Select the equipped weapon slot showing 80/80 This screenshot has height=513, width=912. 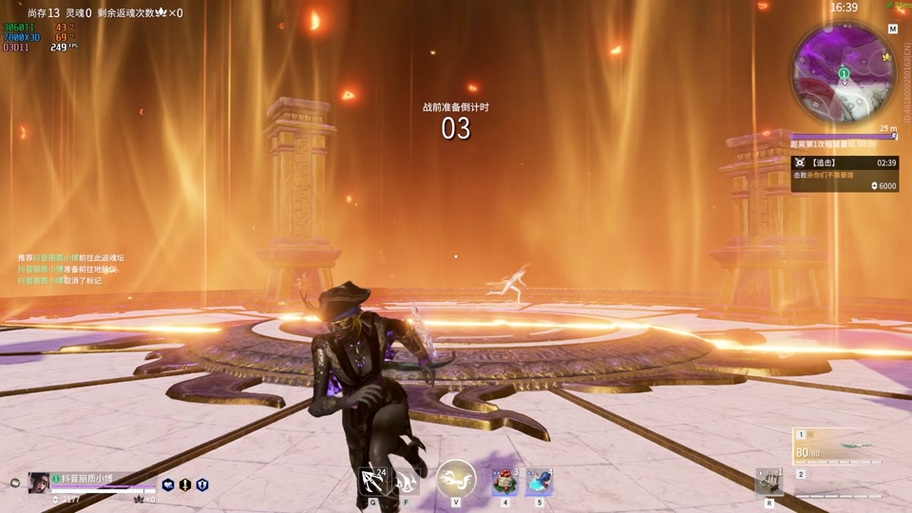click(838, 447)
